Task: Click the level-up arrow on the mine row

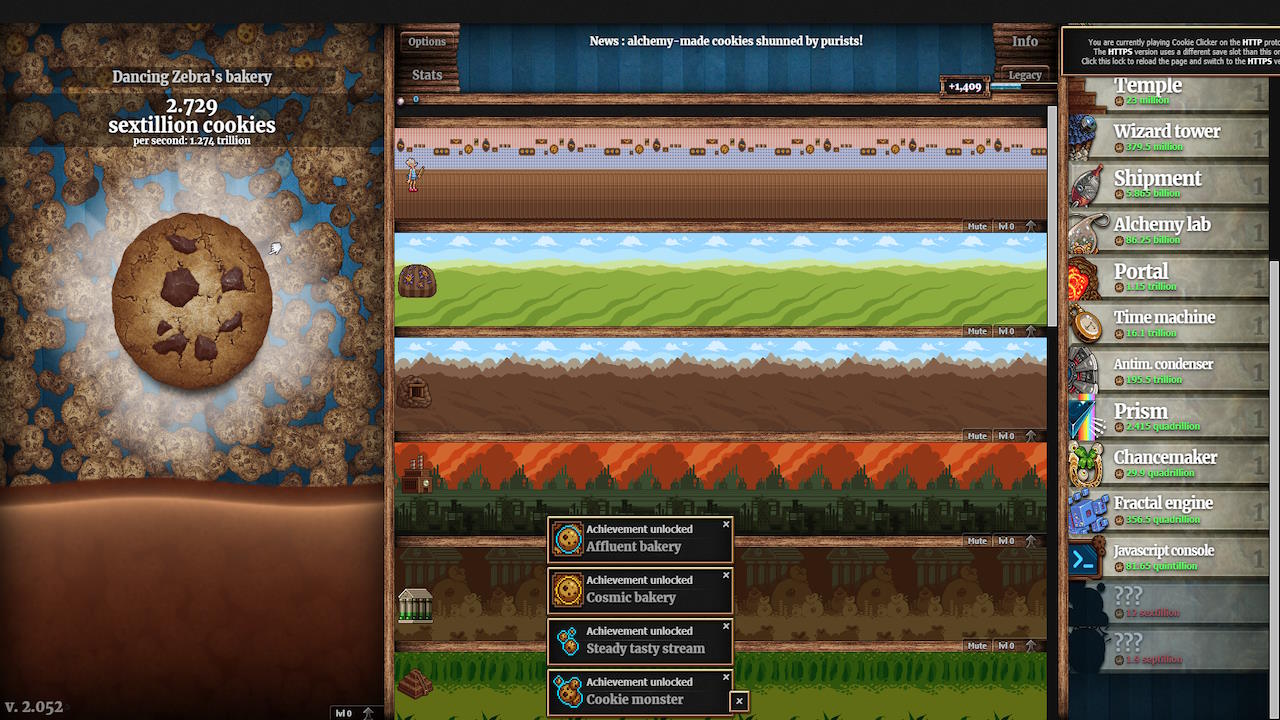Action: click(x=1032, y=435)
